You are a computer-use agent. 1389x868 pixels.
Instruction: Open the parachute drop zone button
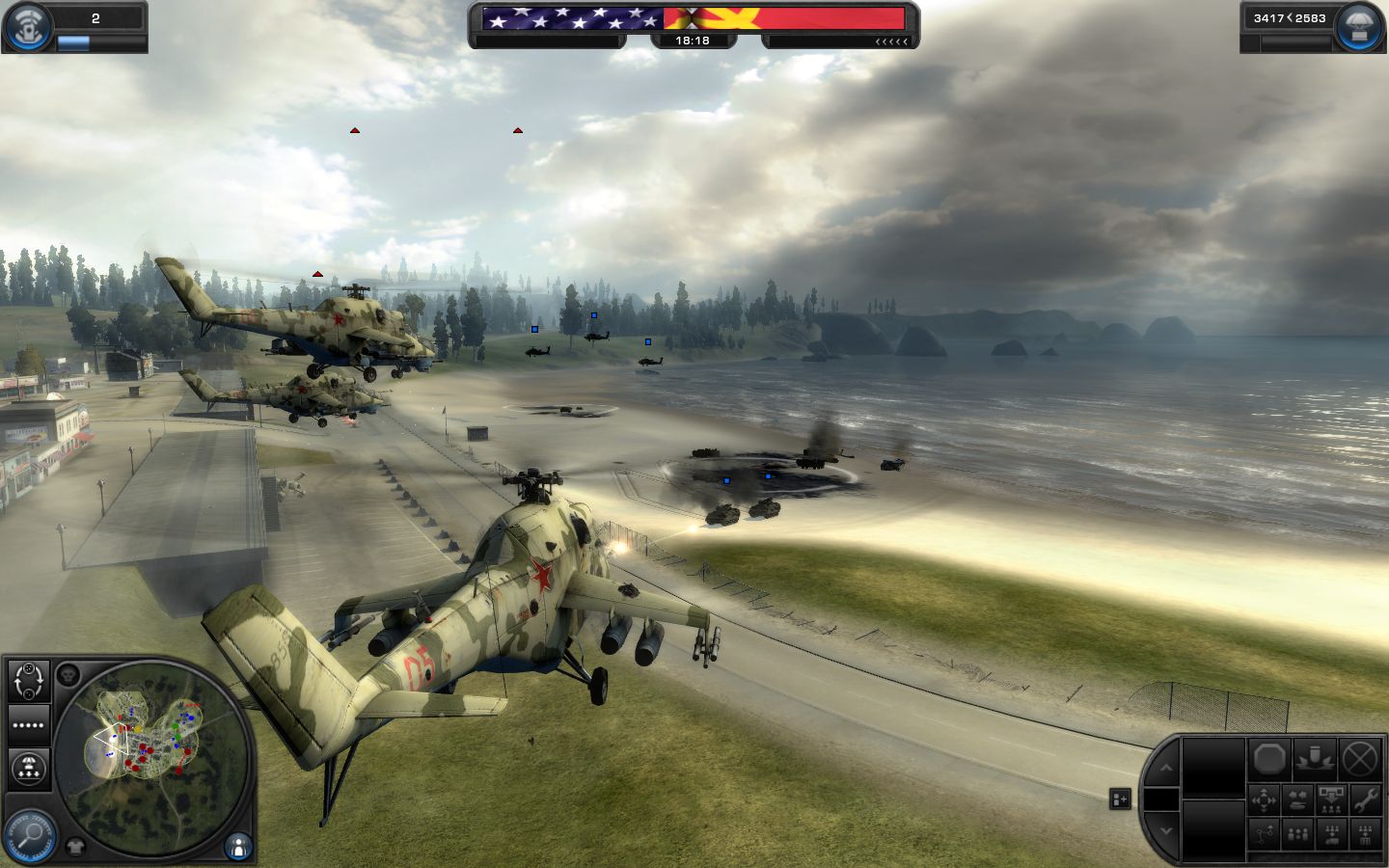tap(29, 769)
